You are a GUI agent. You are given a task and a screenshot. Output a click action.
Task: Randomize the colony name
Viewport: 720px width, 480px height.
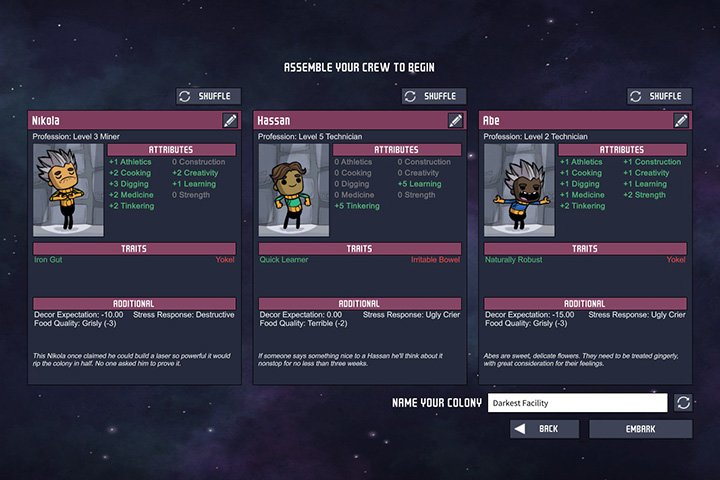(x=683, y=403)
